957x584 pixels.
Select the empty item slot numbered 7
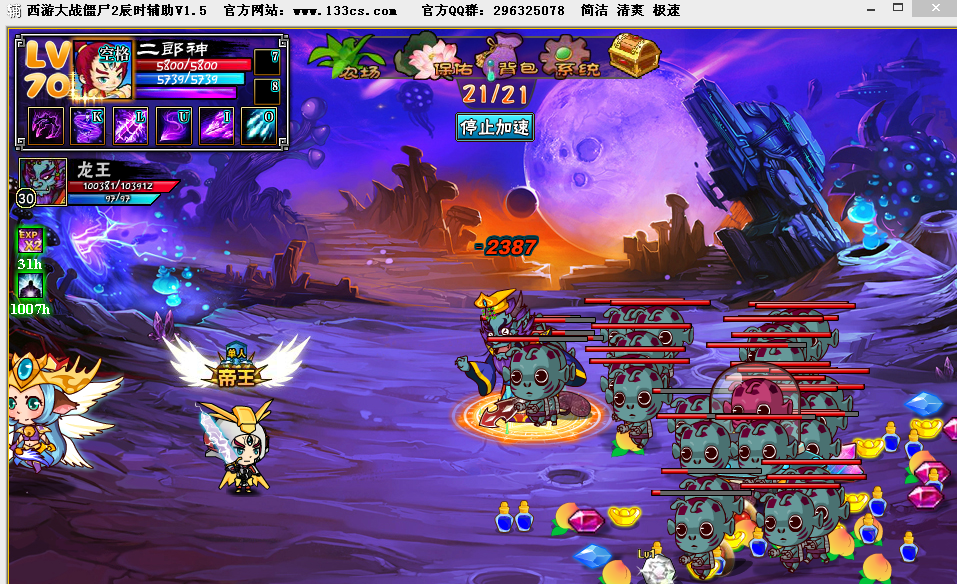click(x=266, y=62)
